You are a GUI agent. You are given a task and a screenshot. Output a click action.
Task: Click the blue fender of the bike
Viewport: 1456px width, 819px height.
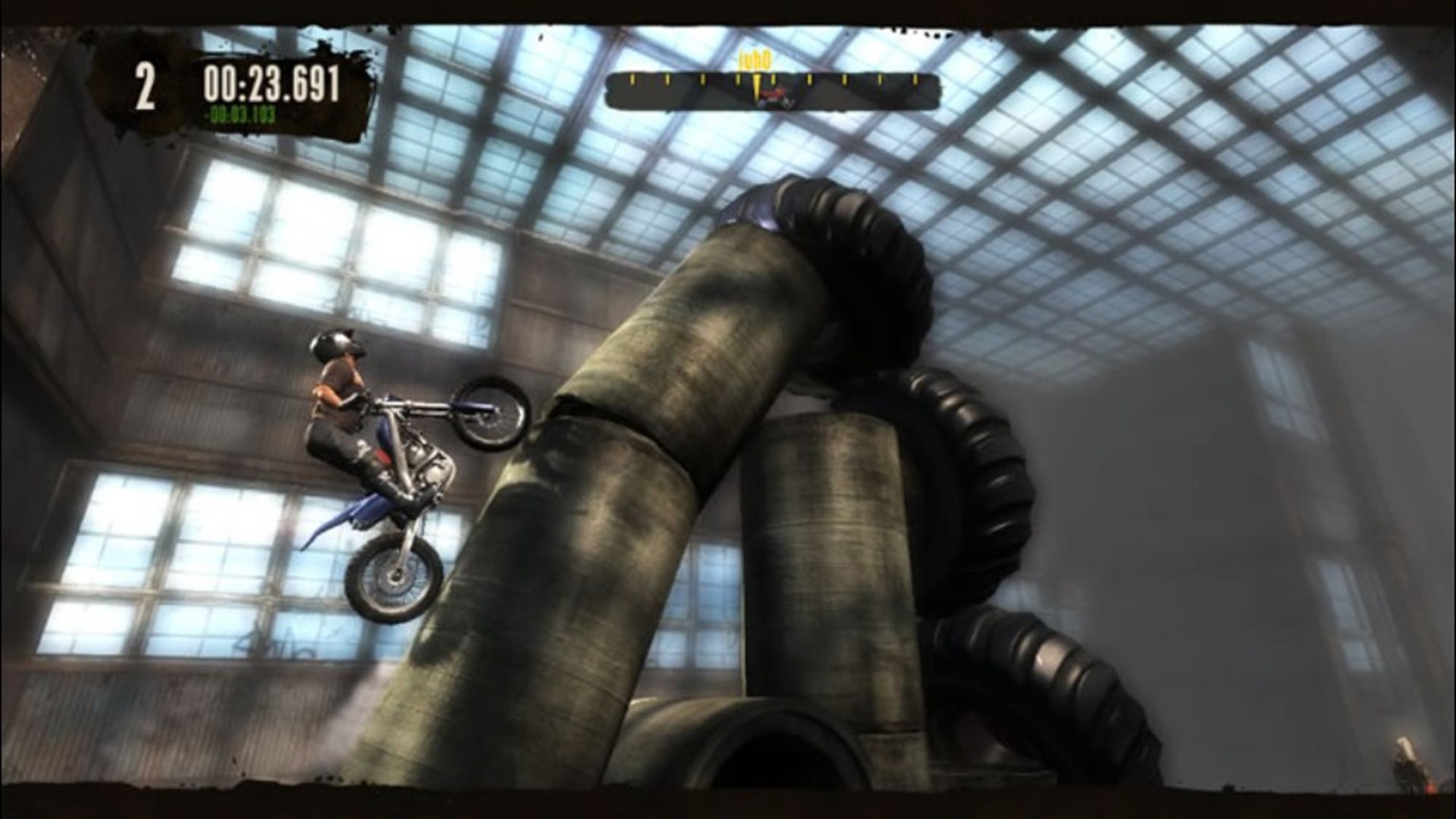tap(364, 508)
